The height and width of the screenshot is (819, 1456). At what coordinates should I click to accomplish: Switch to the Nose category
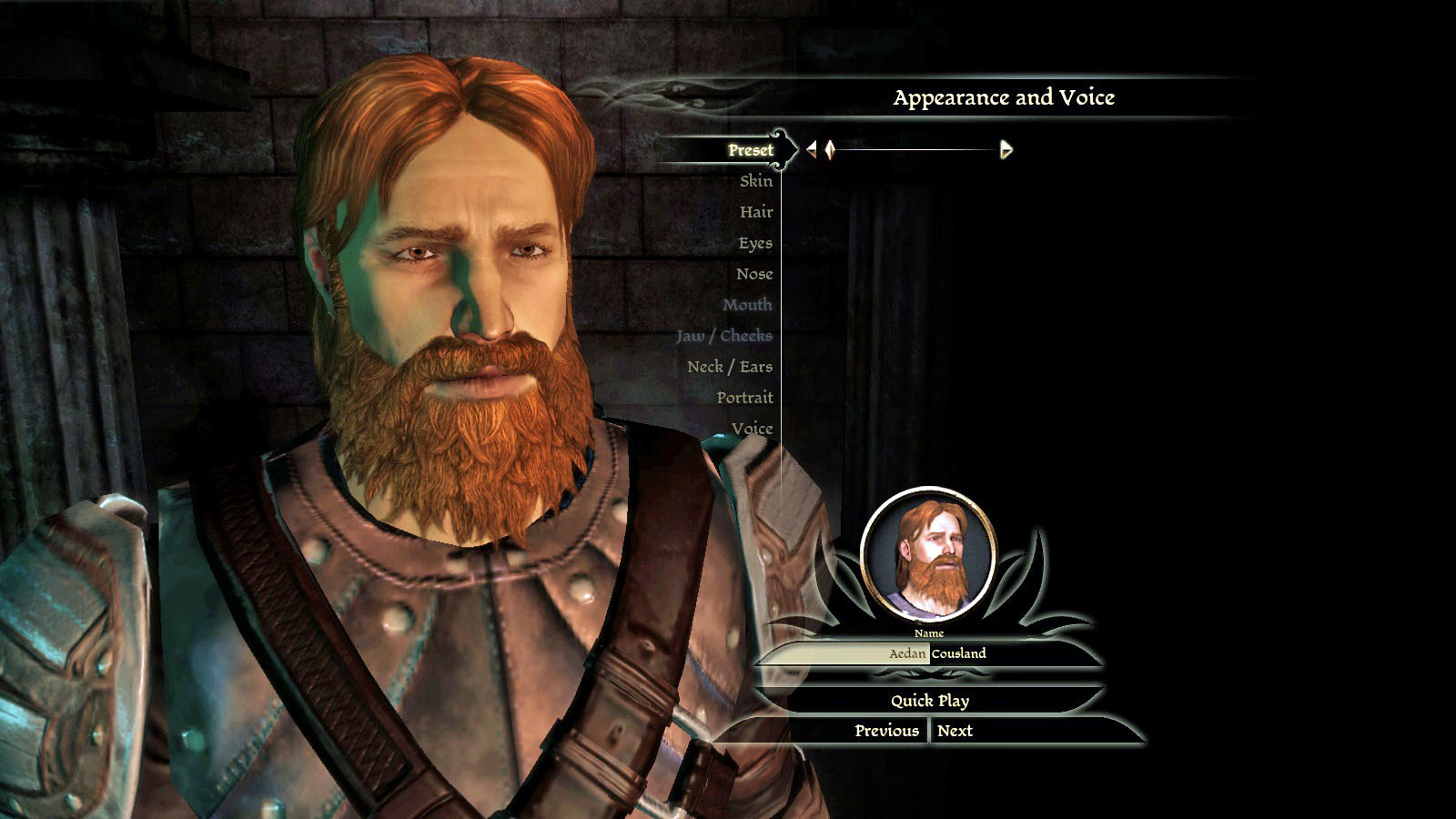(x=753, y=274)
